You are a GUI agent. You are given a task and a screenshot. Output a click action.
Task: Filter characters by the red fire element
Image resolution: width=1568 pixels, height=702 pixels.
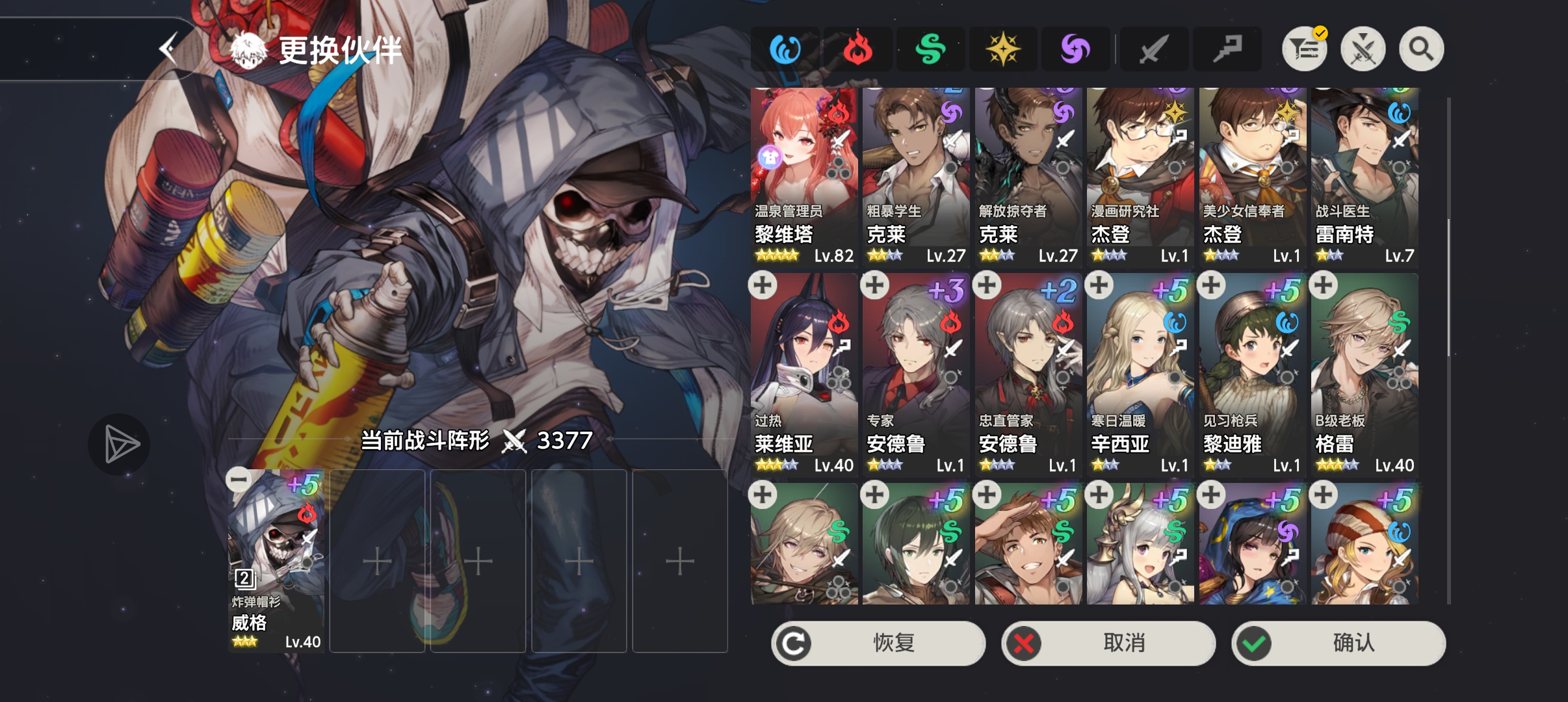[857, 48]
